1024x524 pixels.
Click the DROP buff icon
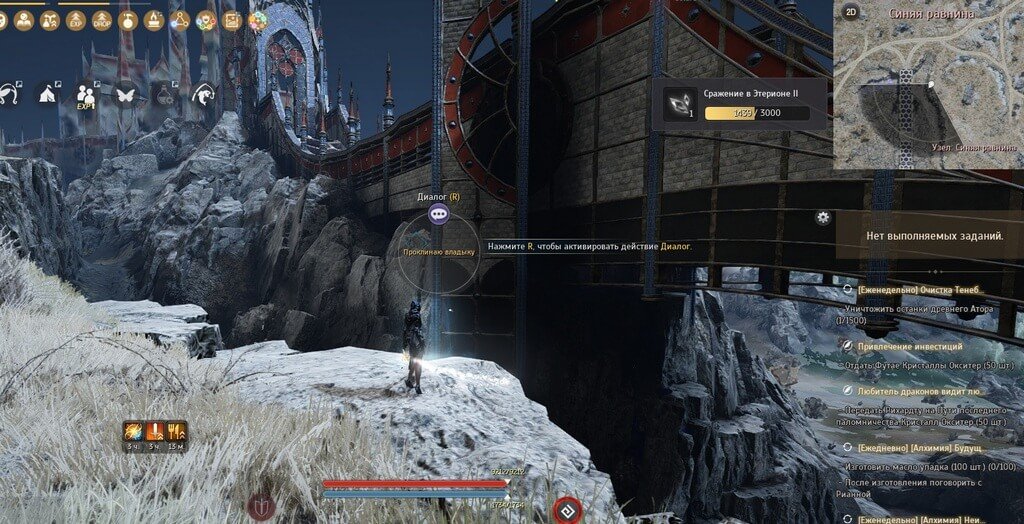[x=101, y=20]
